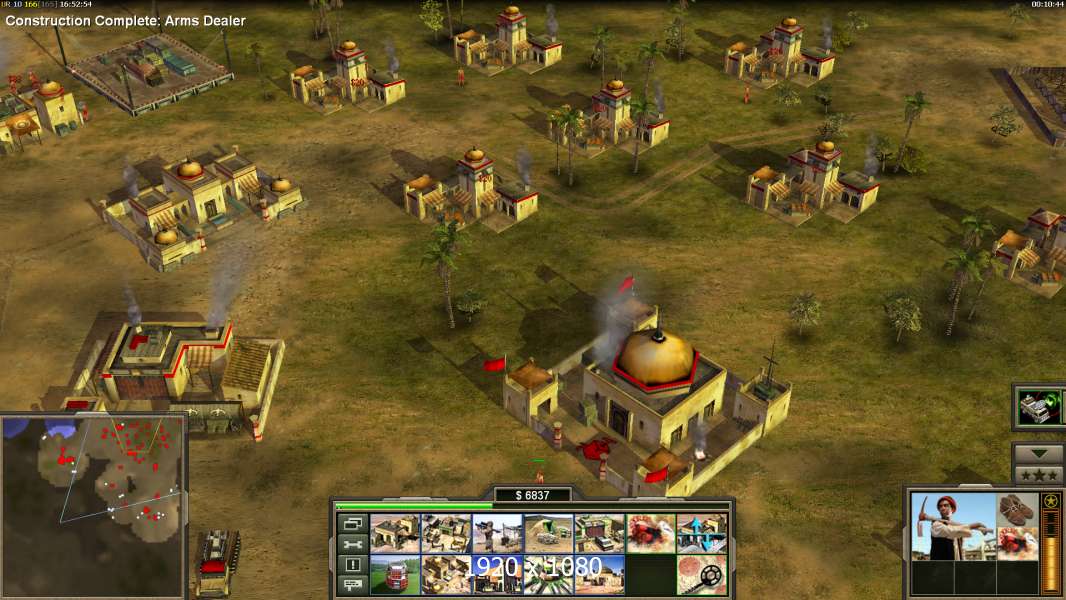
Task: Open the three-star generals powers button
Action: click(1038, 475)
